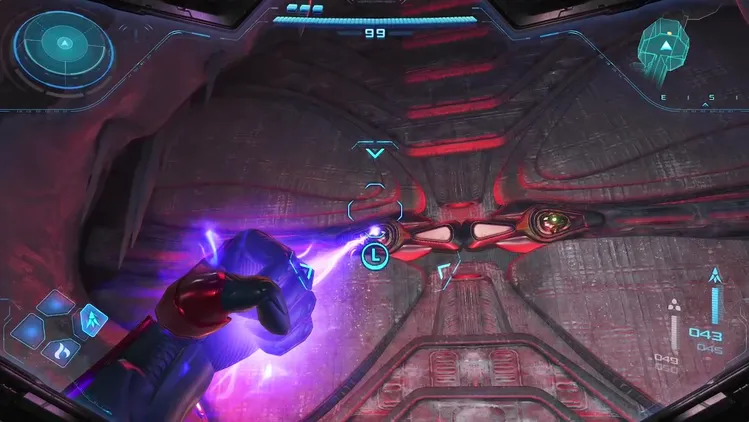Select the highlighted missile weapon slot
Image resolution: width=749 pixels, height=422 pixels.
(x=92, y=320)
